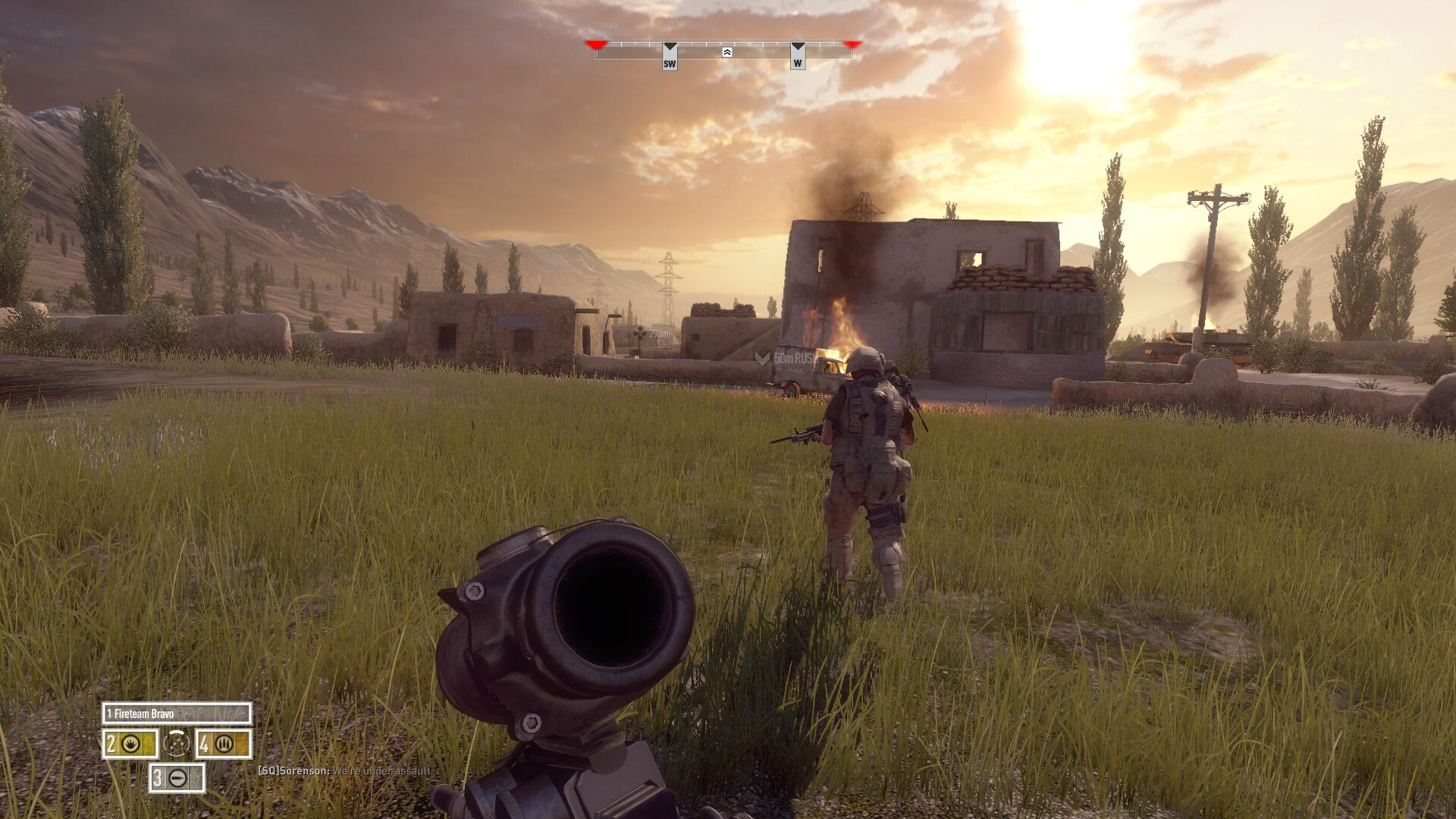Choose squad member 2 with grenadier icon
This screenshot has height=819, width=1456.
coord(130,745)
